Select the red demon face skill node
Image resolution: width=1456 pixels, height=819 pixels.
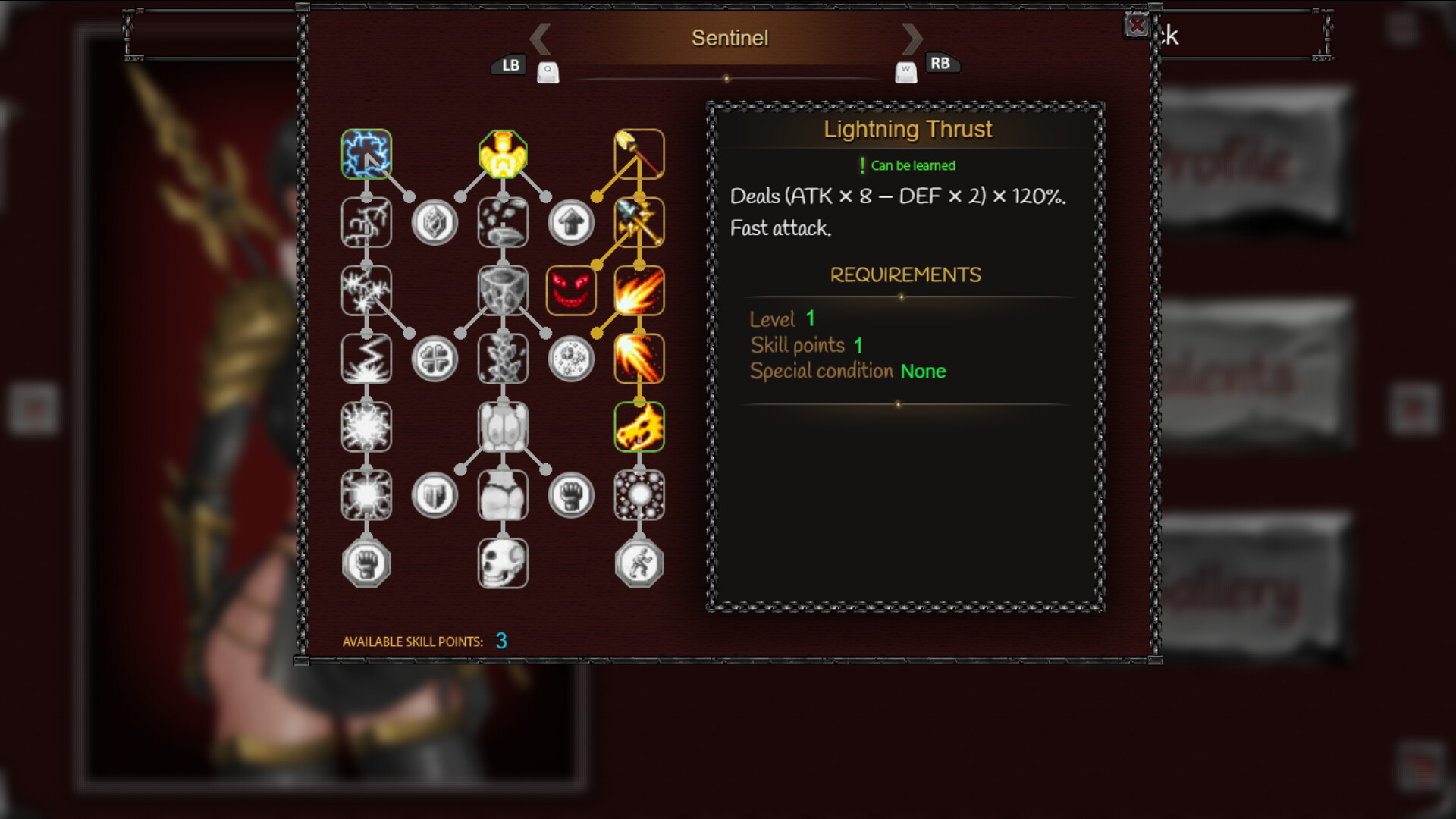pyautogui.click(x=572, y=290)
